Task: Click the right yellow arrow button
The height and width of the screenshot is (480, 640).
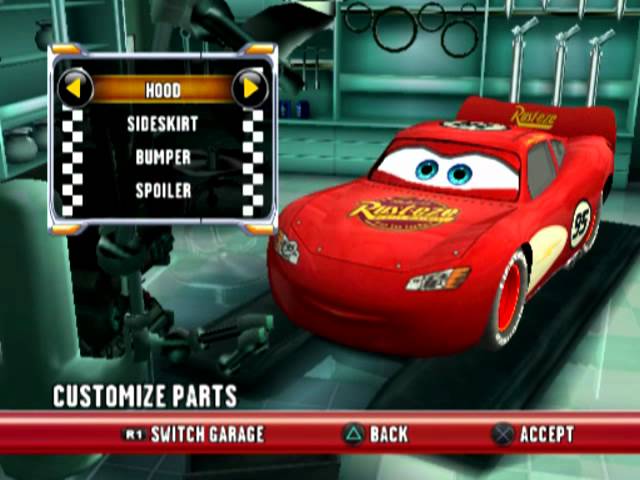Action: [250, 90]
